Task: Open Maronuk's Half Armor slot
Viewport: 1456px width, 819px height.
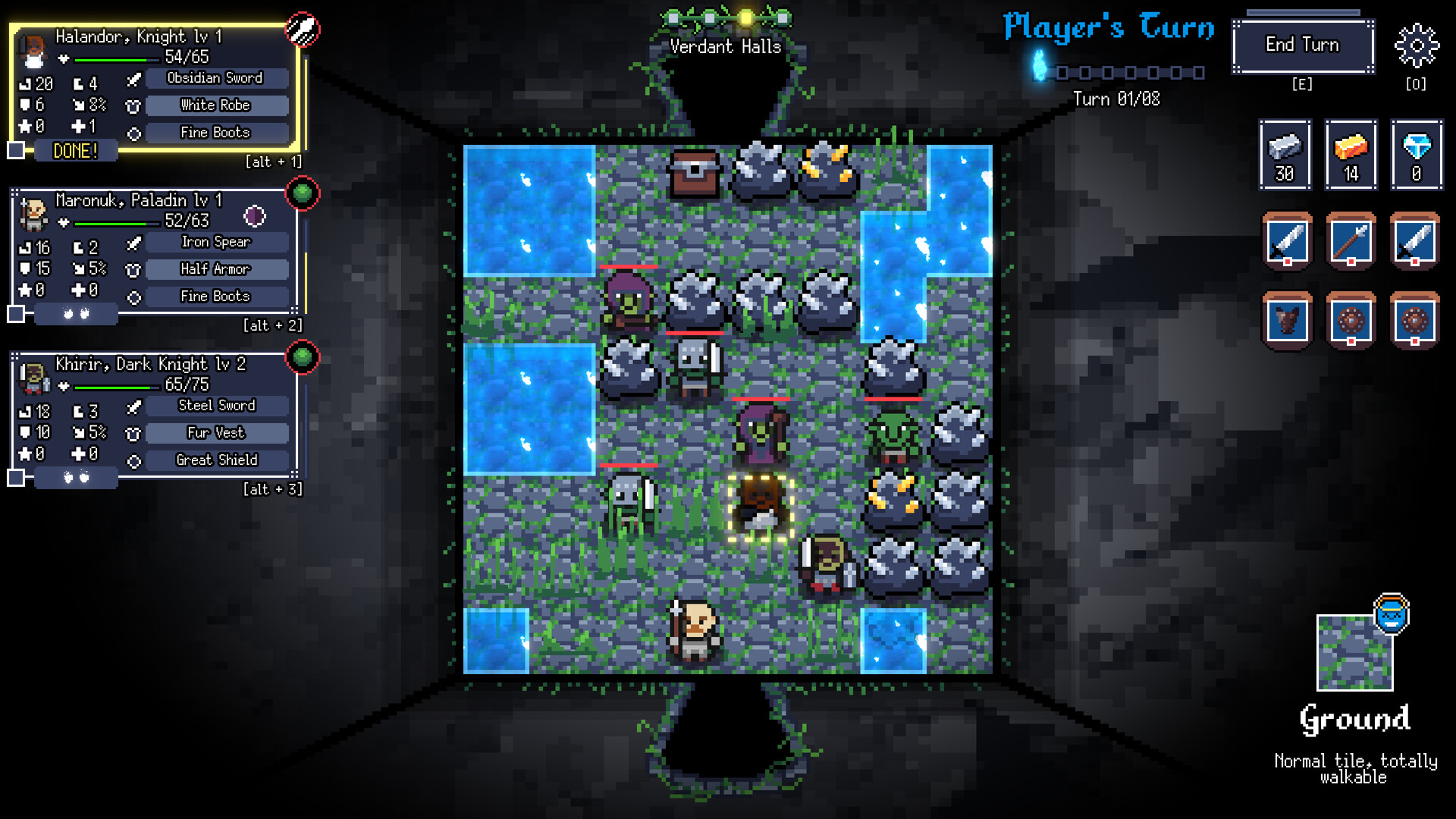Action: click(215, 269)
